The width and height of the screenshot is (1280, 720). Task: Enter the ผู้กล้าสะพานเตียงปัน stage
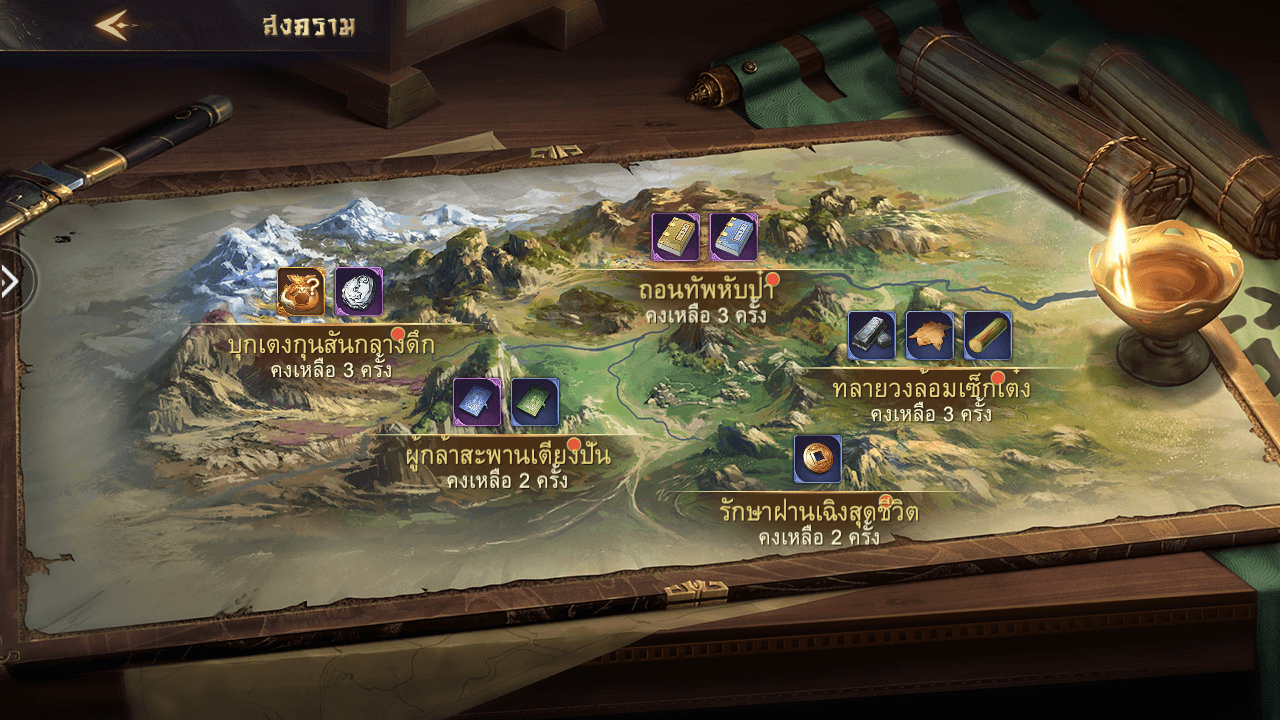503,456
